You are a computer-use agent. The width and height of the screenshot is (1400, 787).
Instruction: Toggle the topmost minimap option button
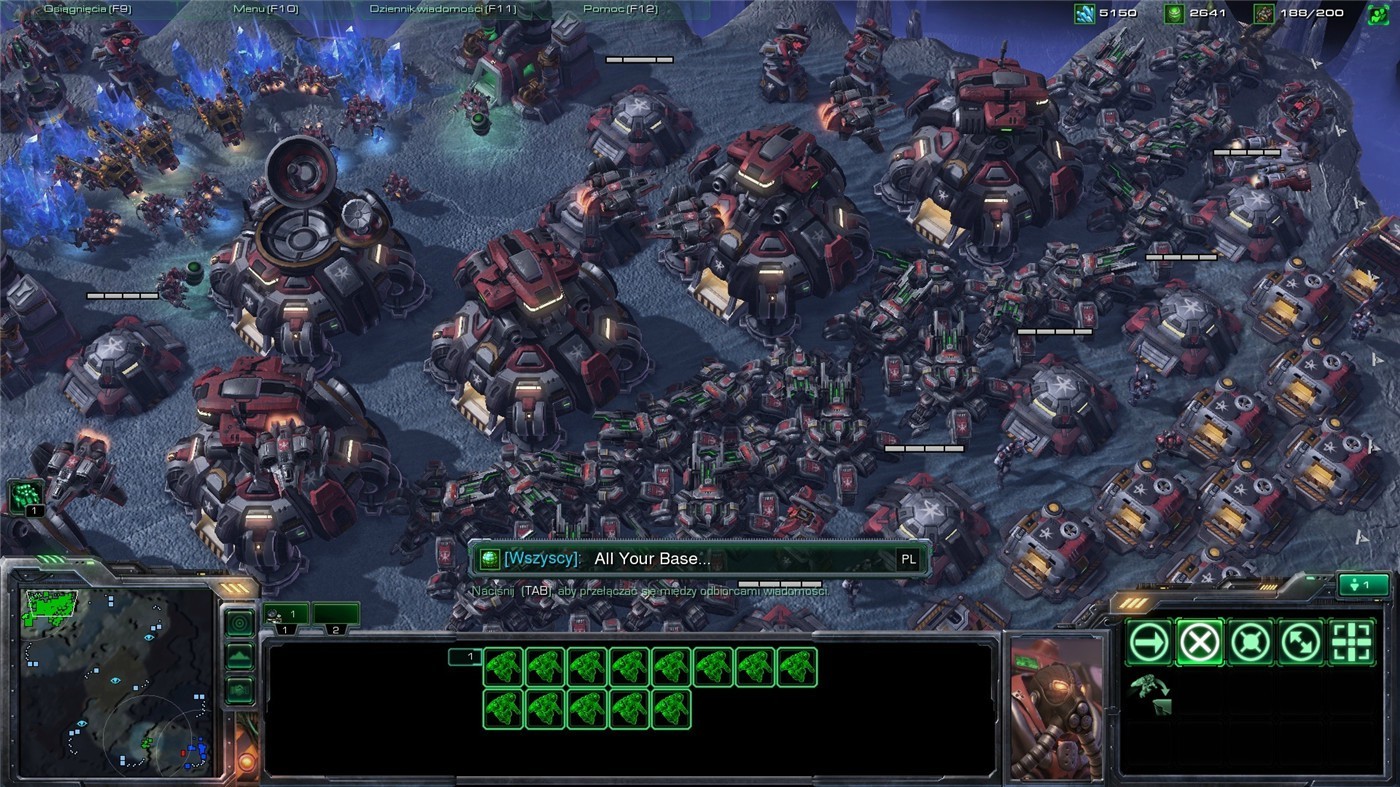pos(238,622)
